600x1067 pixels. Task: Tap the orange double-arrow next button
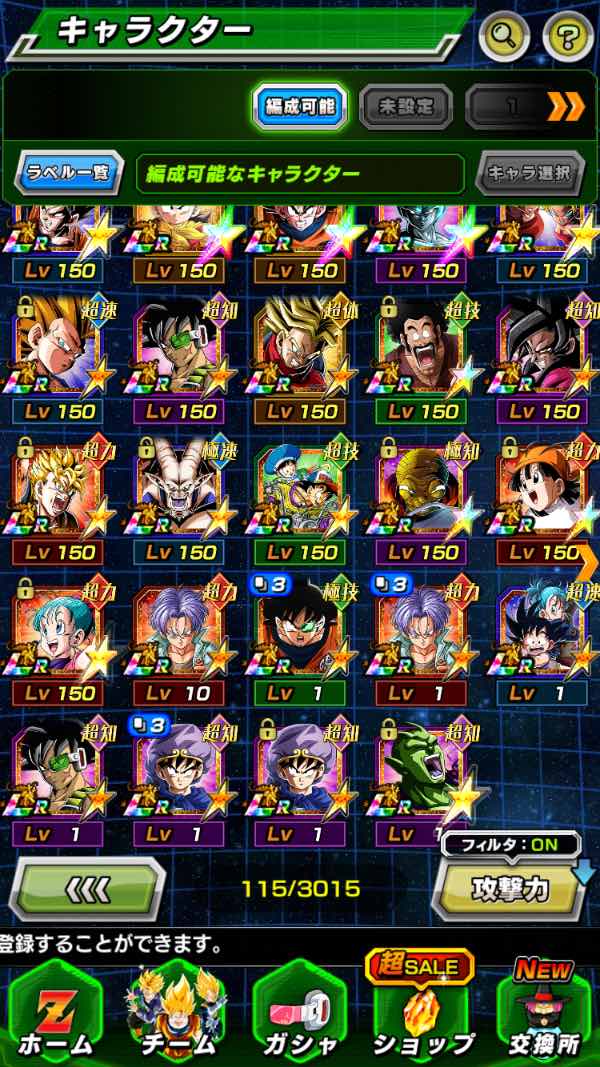[565, 105]
